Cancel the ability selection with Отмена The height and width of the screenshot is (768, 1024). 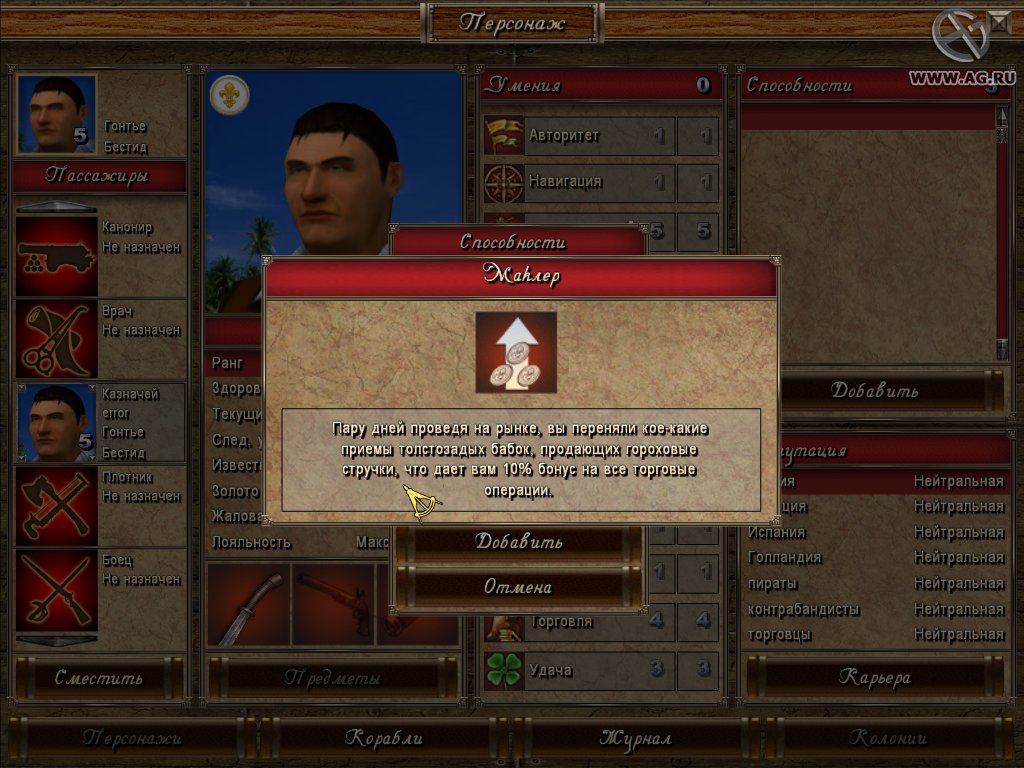coord(517,586)
